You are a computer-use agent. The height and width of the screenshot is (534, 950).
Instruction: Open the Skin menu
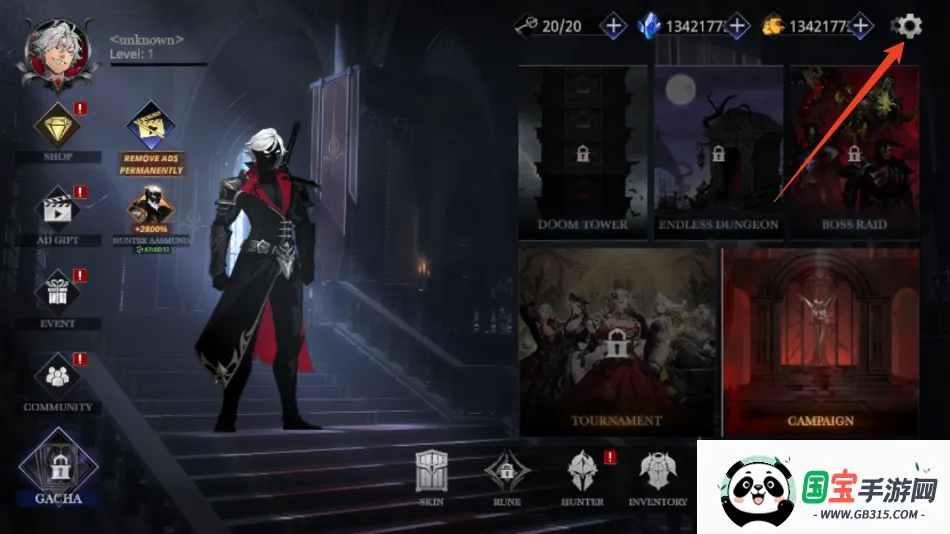[432, 478]
